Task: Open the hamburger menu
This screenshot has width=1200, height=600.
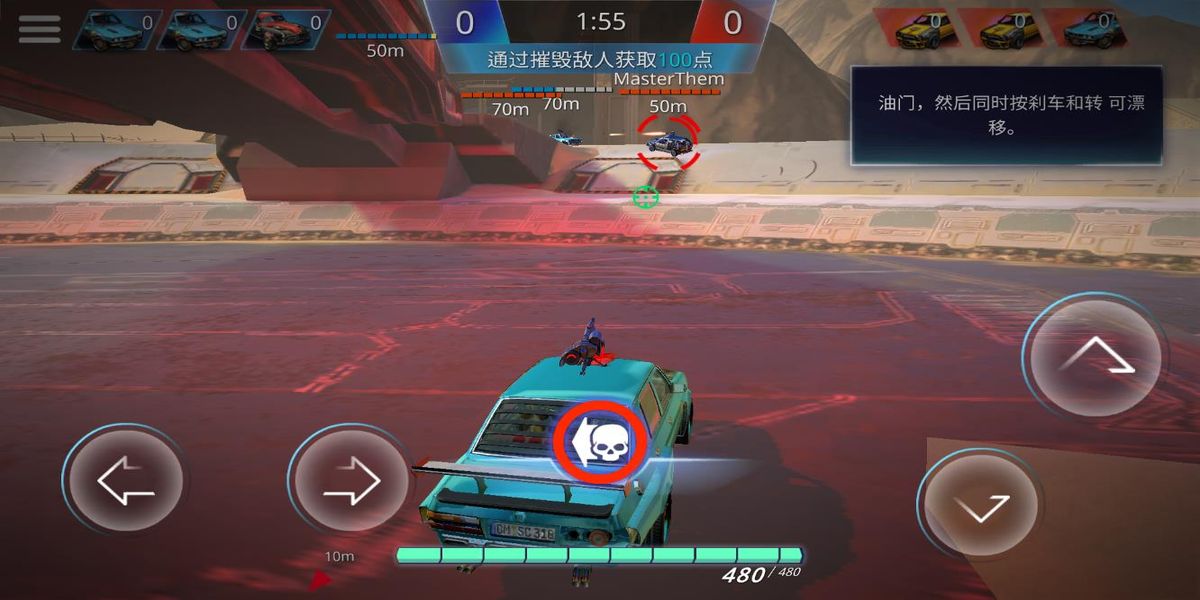Action: tap(39, 28)
